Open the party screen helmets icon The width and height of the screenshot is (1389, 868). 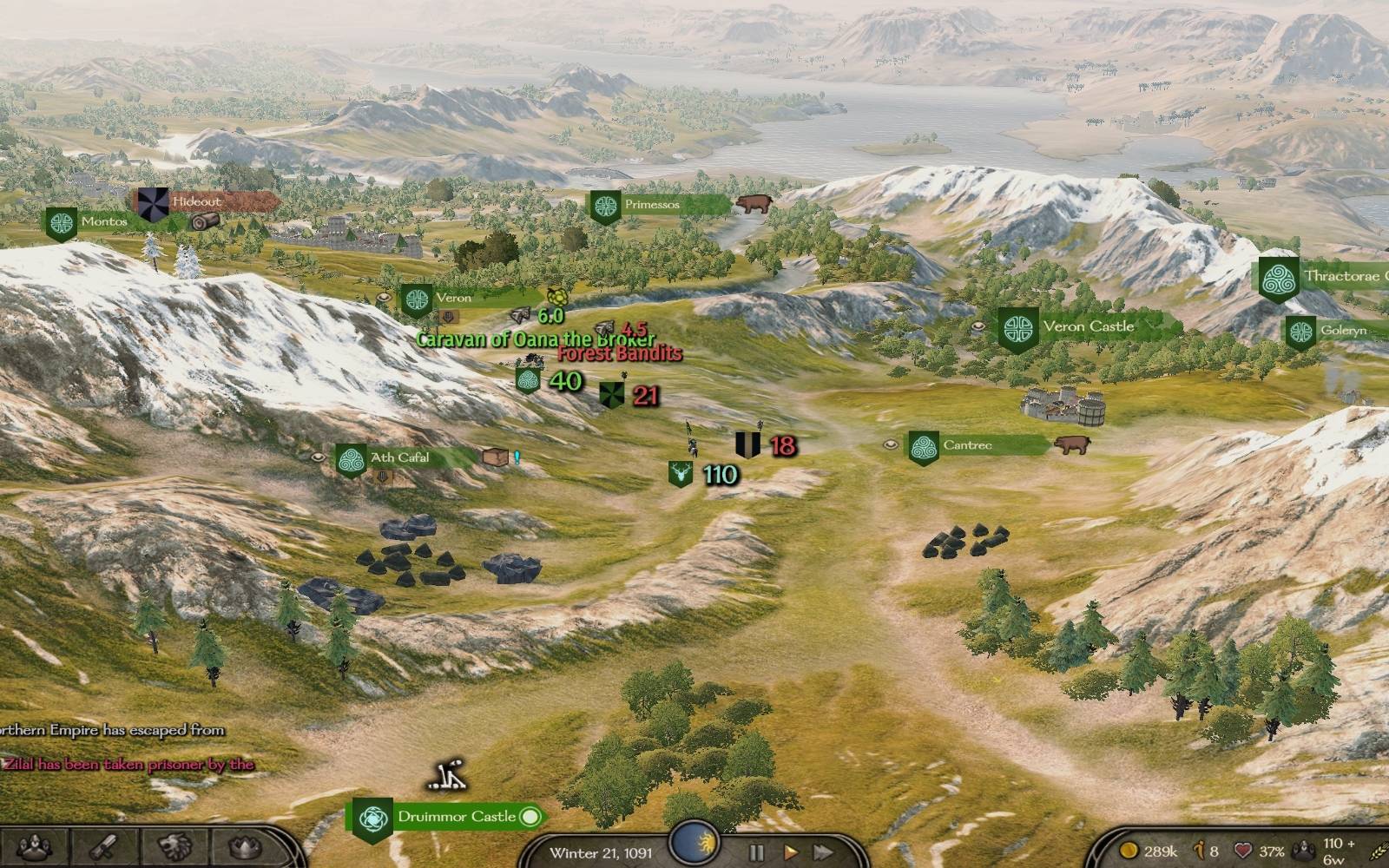click(35, 846)
